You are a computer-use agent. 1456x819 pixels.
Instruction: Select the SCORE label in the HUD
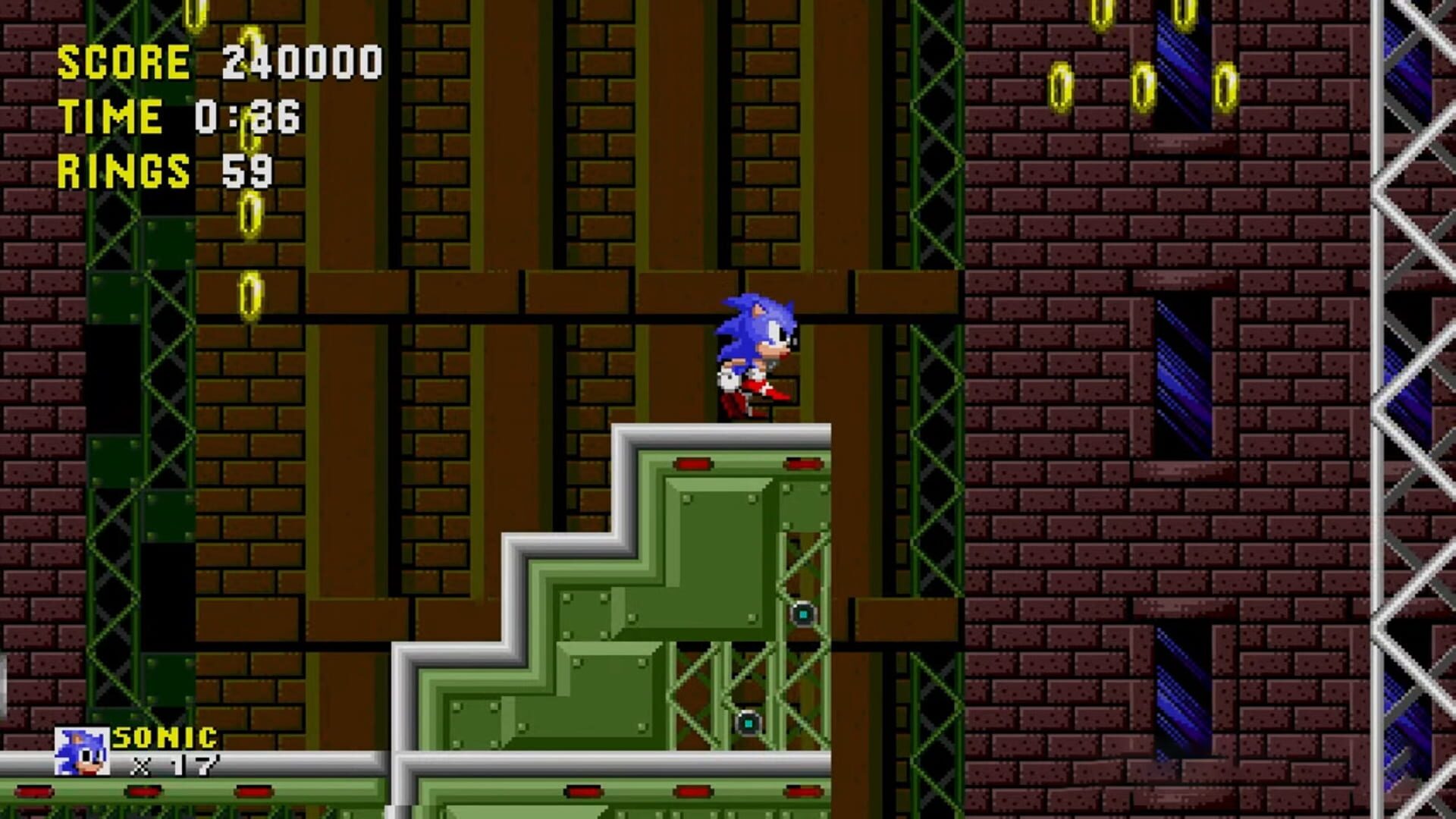125,62
